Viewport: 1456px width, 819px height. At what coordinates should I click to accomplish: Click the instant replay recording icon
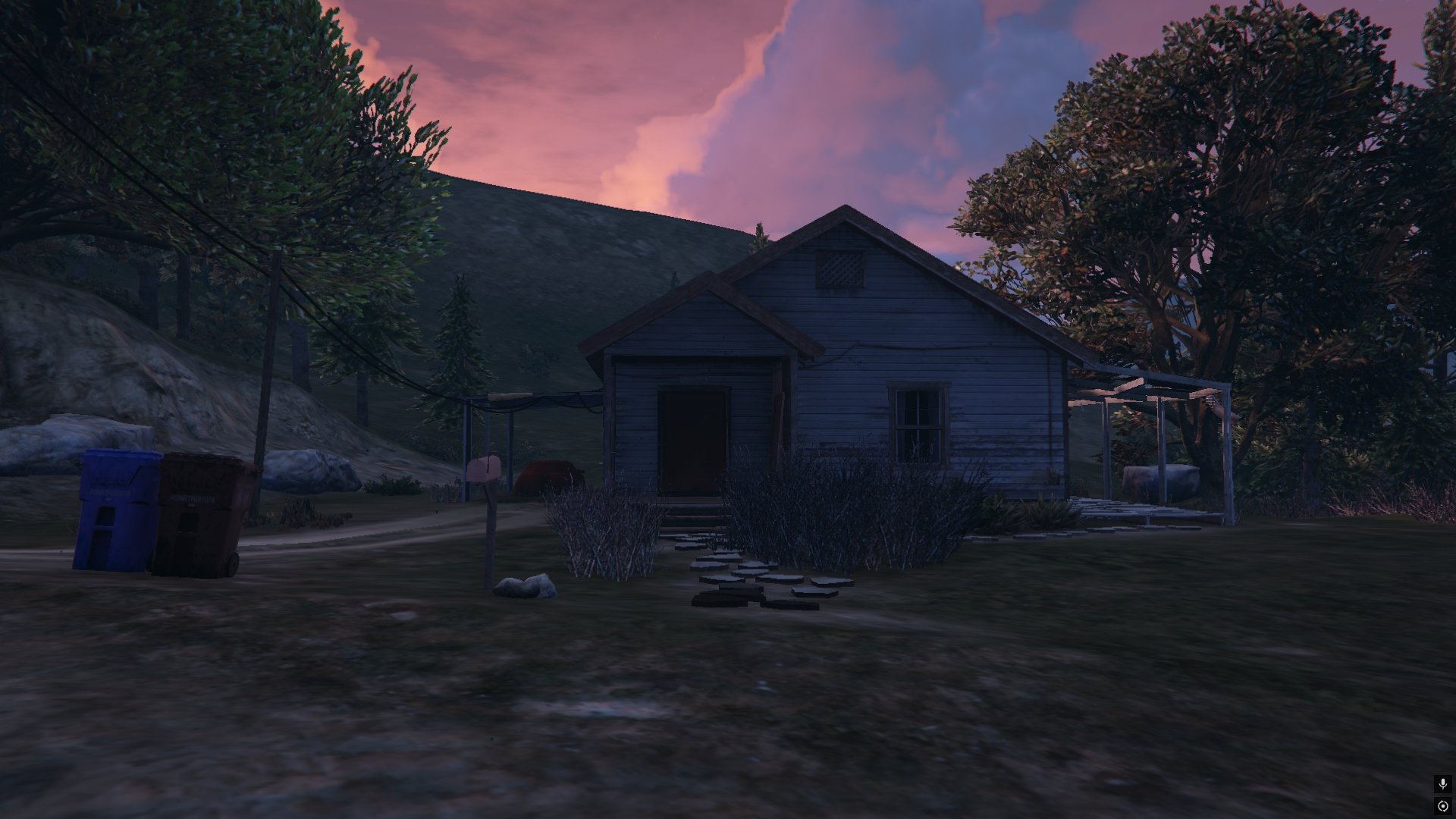1443,806
